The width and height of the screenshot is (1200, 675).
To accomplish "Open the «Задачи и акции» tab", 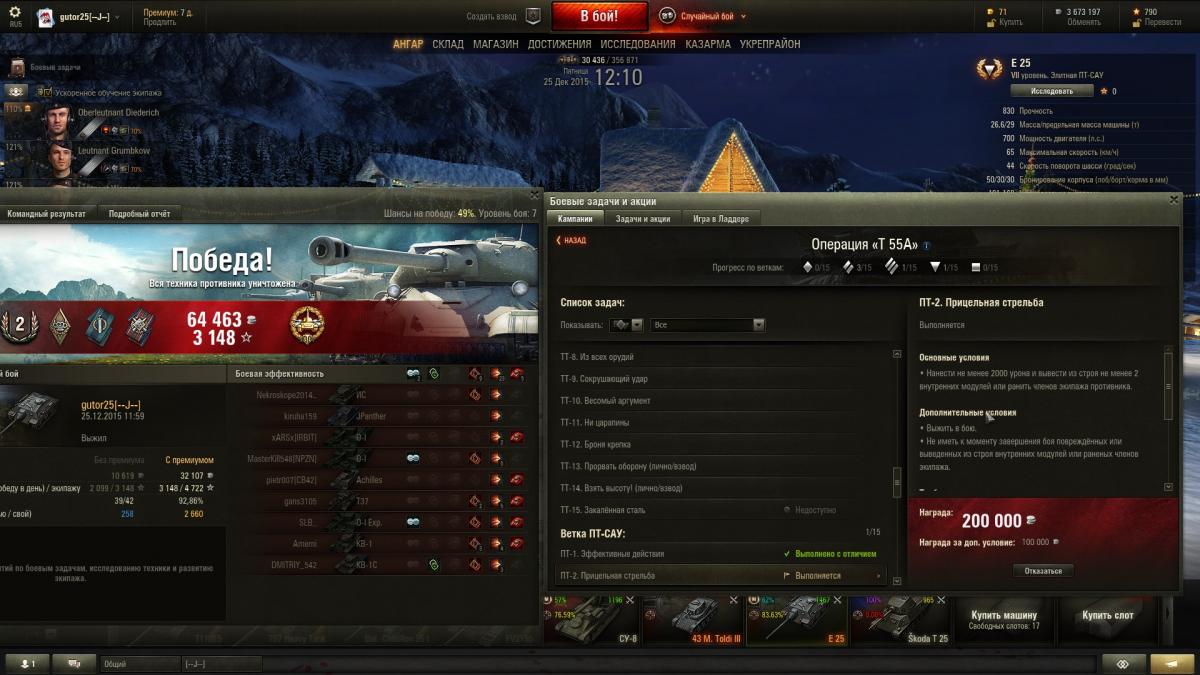I will coord(642,219).
